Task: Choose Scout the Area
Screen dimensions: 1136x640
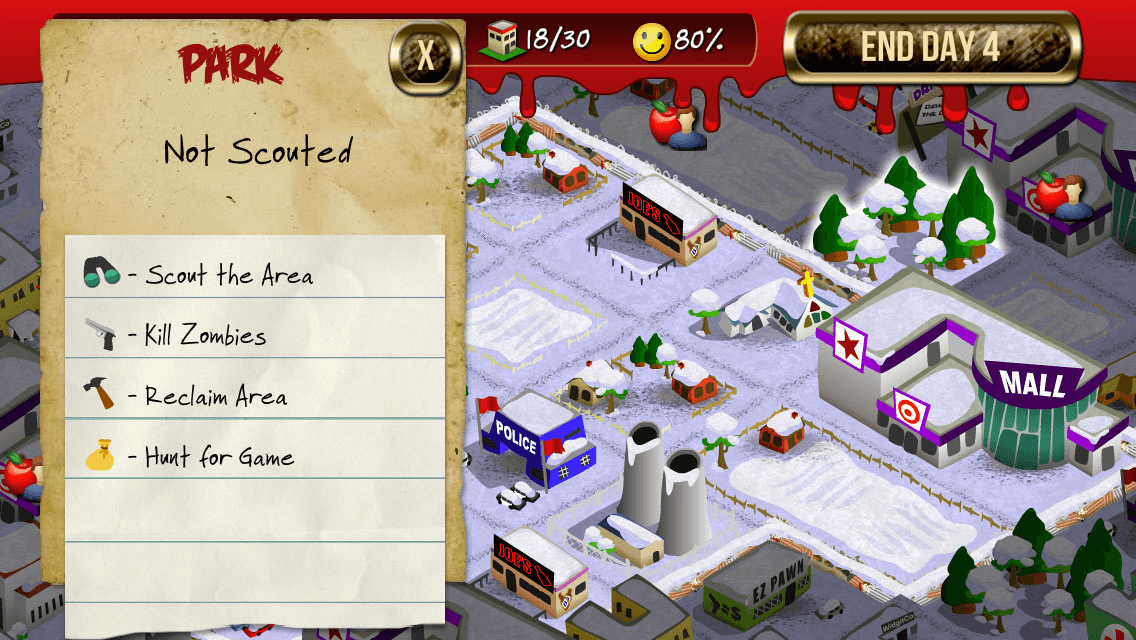Action: pos(228,275)
